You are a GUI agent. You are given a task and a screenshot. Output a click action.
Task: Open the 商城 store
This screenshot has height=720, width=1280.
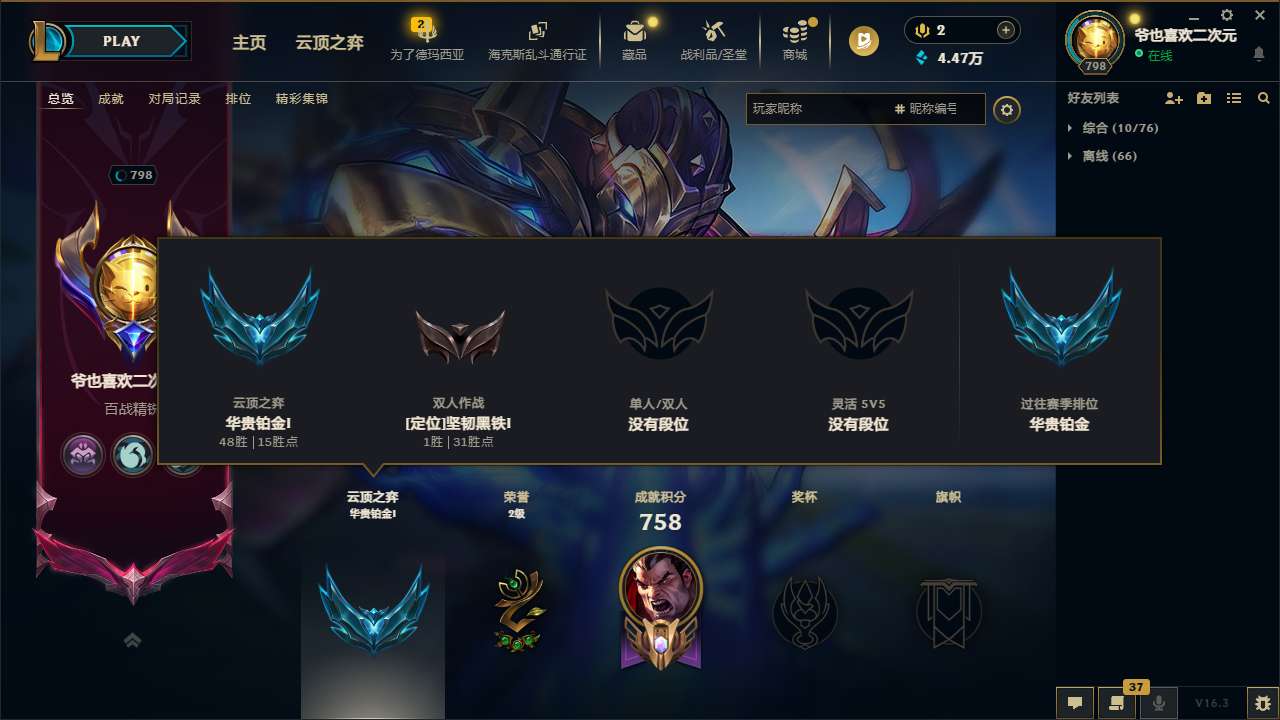coord(795,40)
